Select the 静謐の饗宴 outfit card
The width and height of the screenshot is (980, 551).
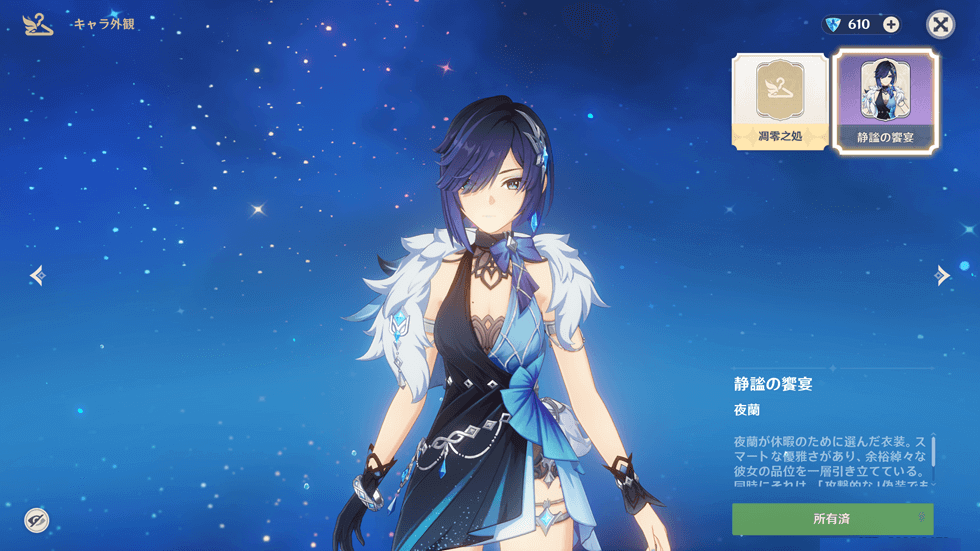886,102
